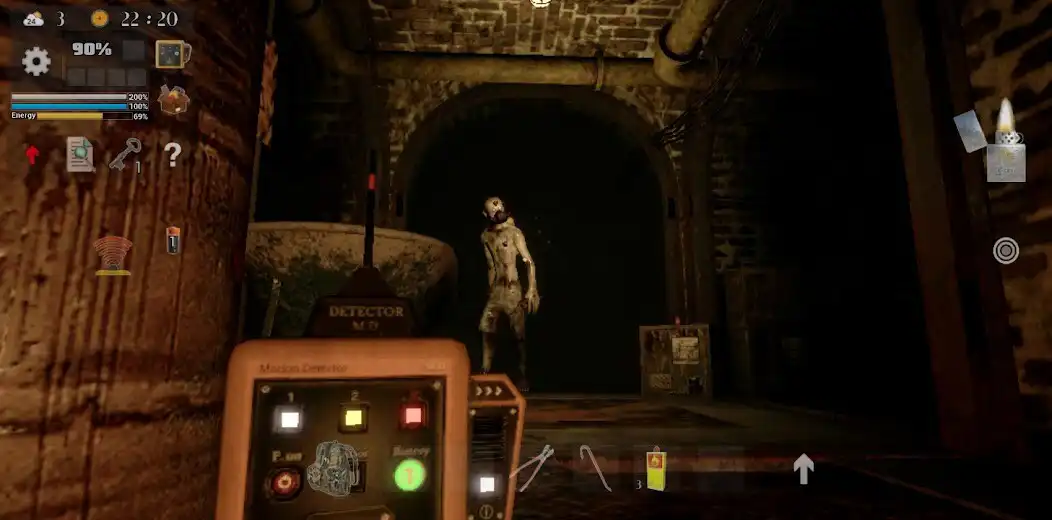Use the battery item
The image size is (1052, 520).
173,240
